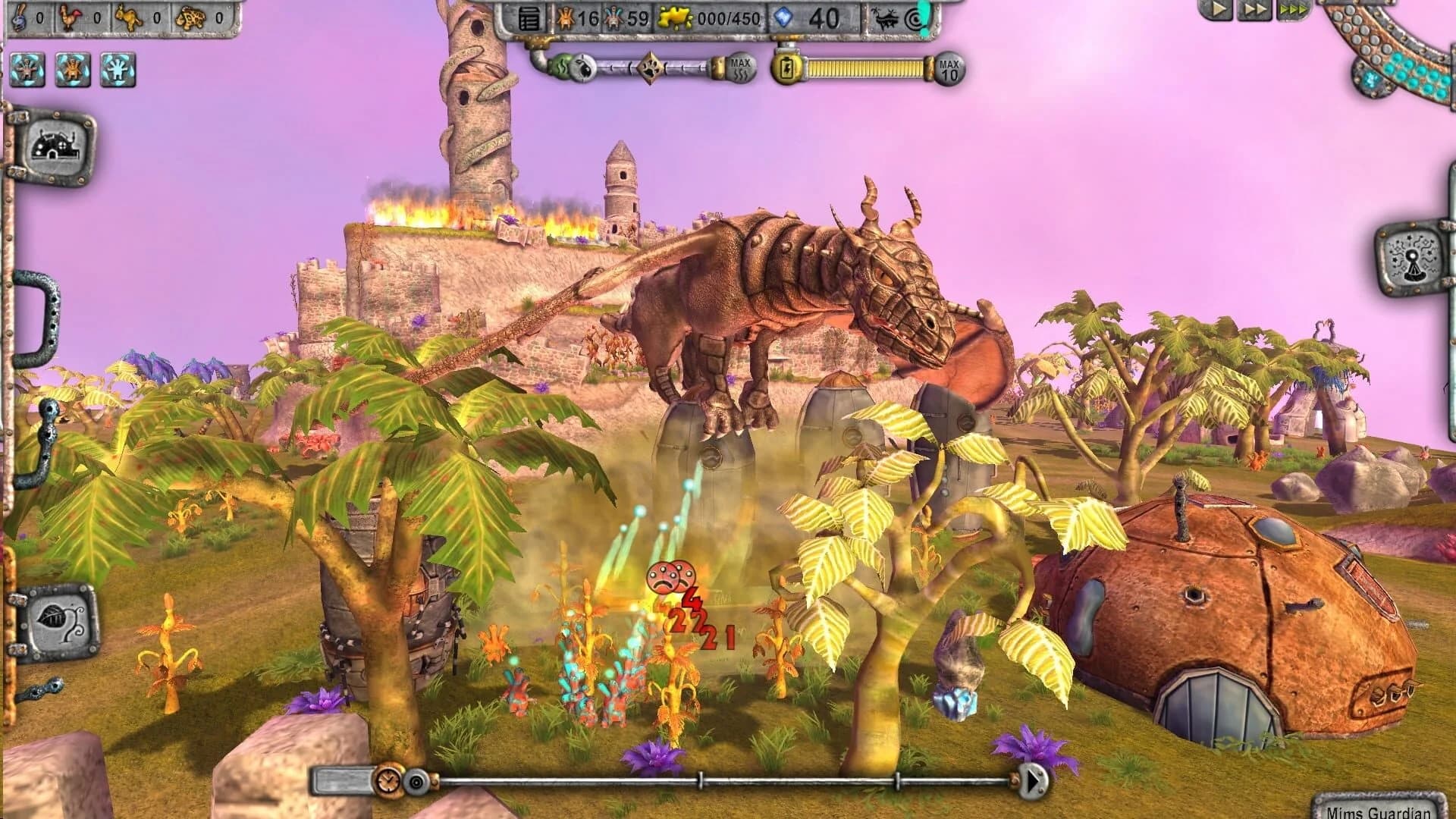Viewport: 1456px width, 819px height.
Task: Open the buildings list panel icon
Action: click(x=530, y=18)
